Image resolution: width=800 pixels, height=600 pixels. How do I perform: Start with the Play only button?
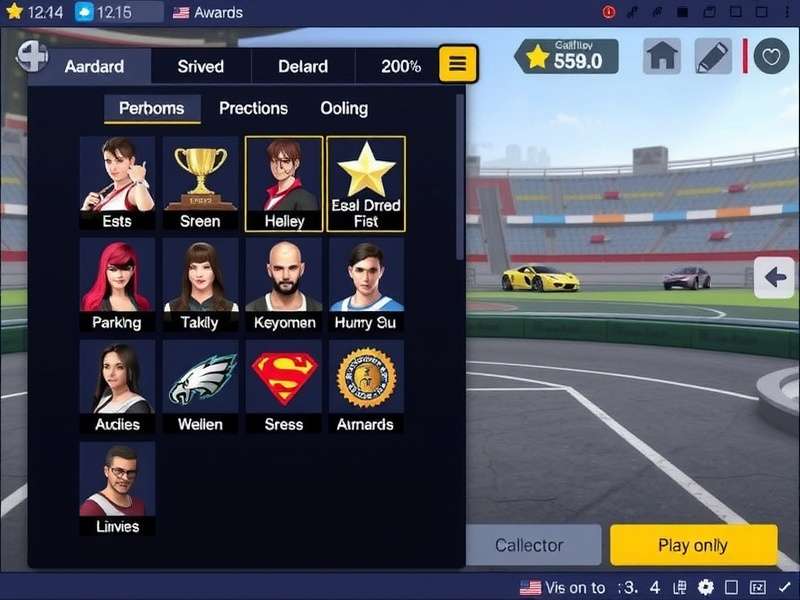pos(693,545)
